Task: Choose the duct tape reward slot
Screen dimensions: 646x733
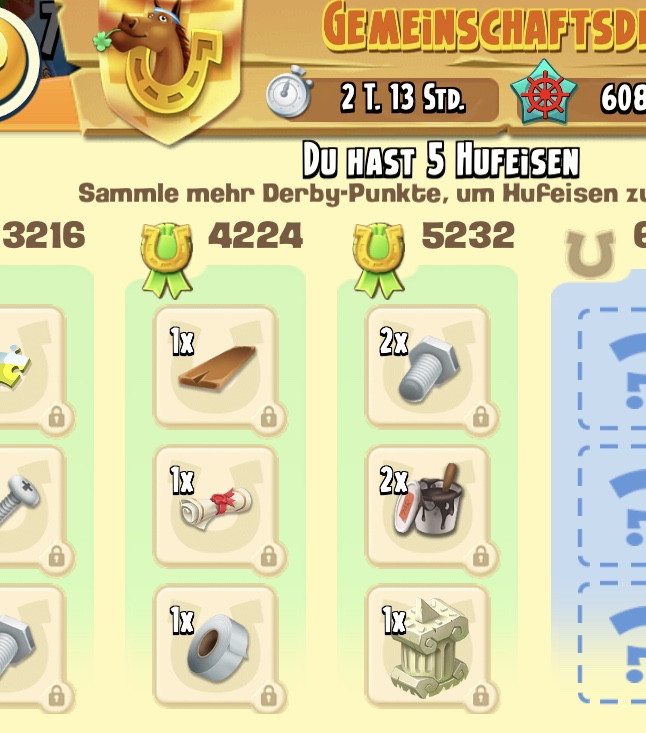Action: point(215,646)
